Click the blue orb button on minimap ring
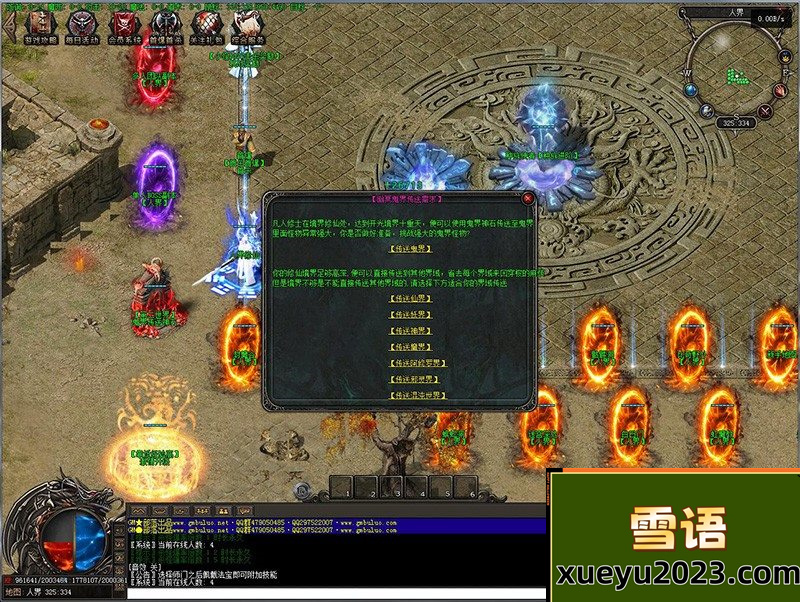 tap(690, 91)
